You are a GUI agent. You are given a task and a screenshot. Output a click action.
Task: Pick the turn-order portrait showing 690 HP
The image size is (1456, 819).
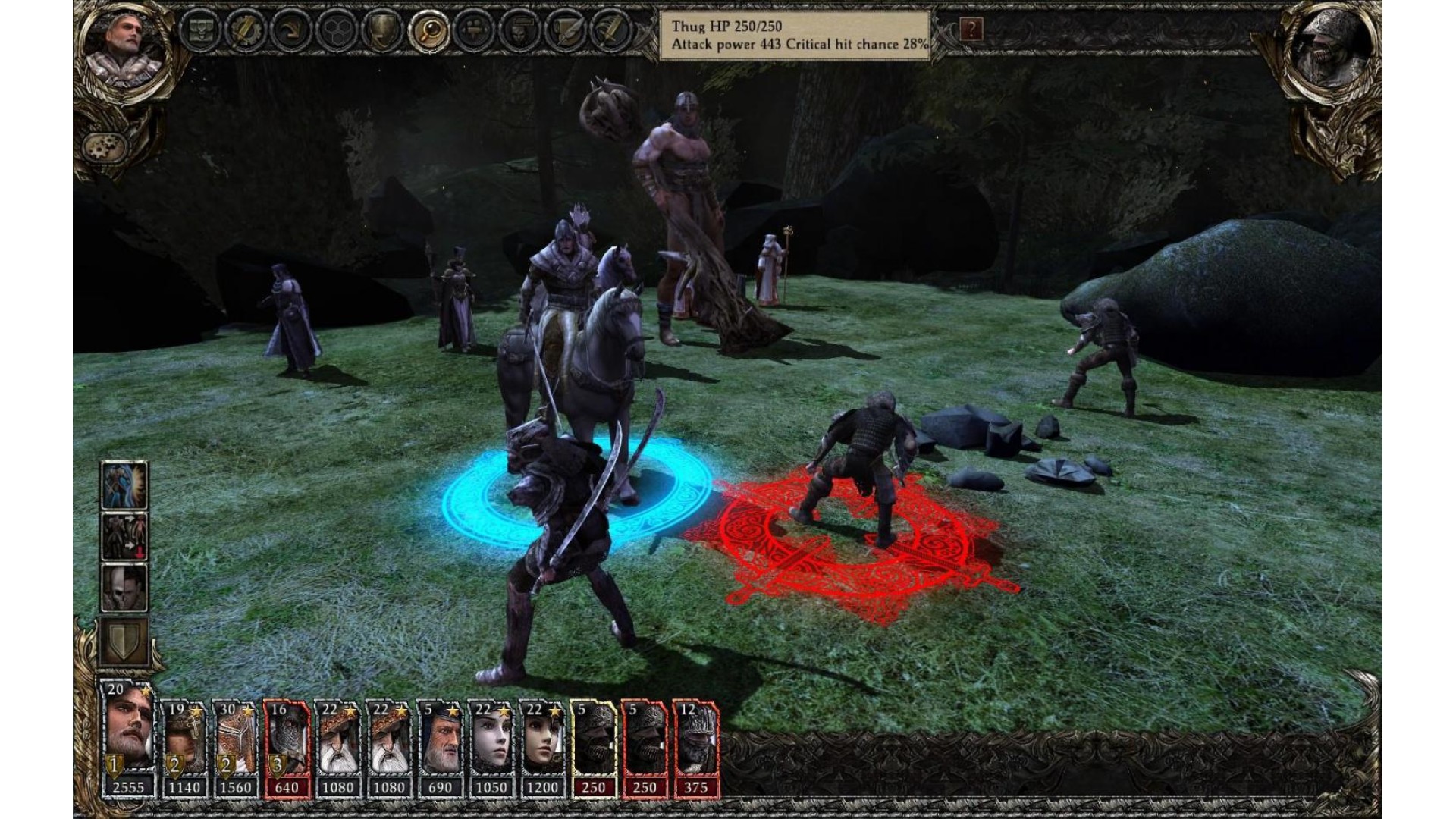(x=440, y=748)
